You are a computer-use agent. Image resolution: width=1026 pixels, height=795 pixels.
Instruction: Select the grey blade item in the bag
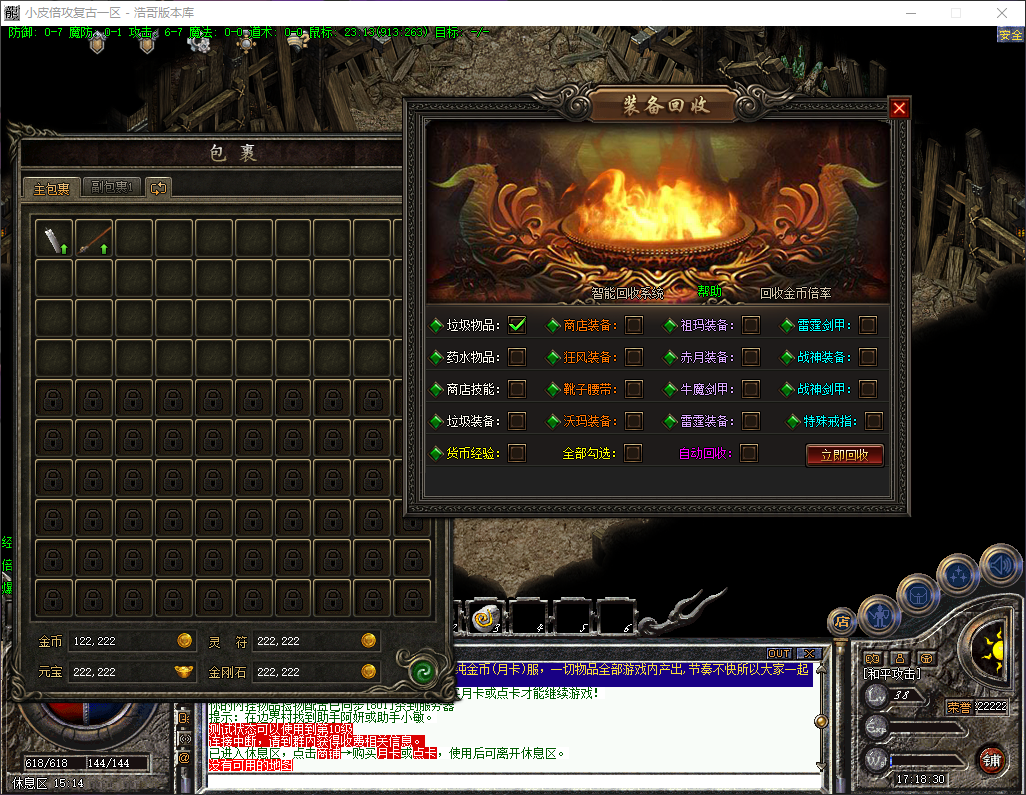tap(51, 238)
